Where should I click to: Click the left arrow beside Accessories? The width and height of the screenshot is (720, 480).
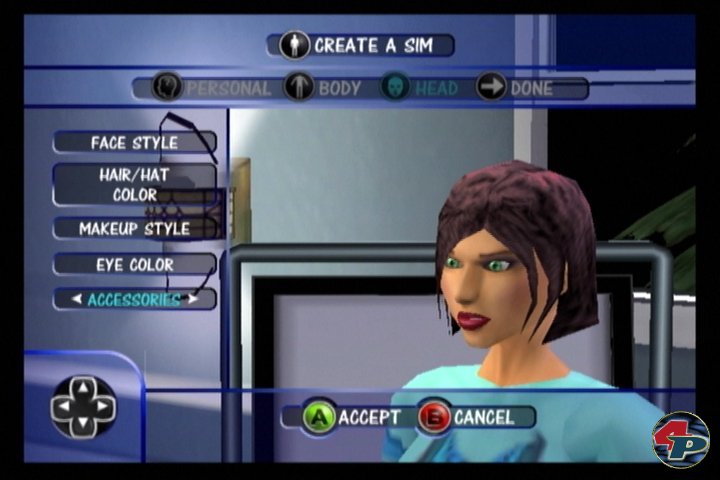[x=76, y=299]
